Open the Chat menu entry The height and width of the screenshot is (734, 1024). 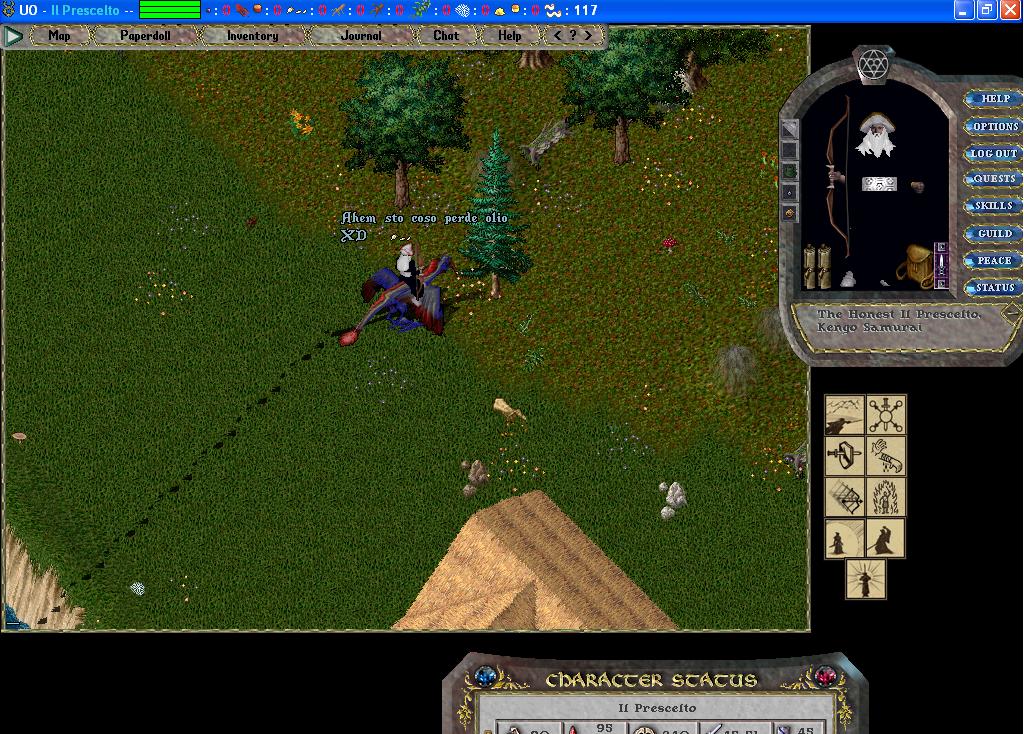[x=446, y=36]
